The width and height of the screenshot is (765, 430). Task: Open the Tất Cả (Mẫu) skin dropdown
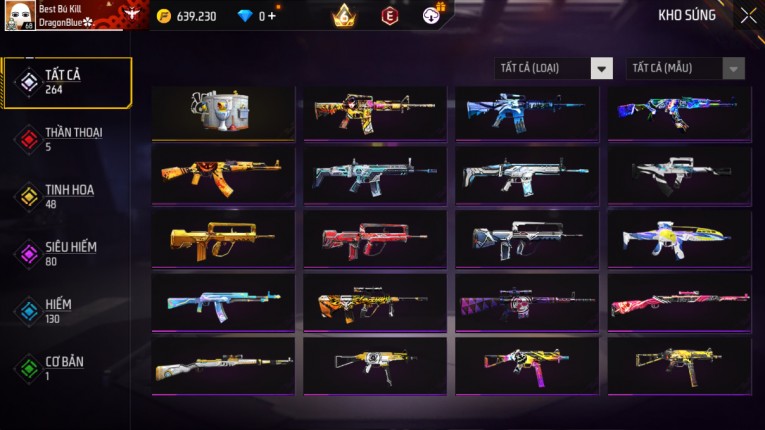pos(685,68)
